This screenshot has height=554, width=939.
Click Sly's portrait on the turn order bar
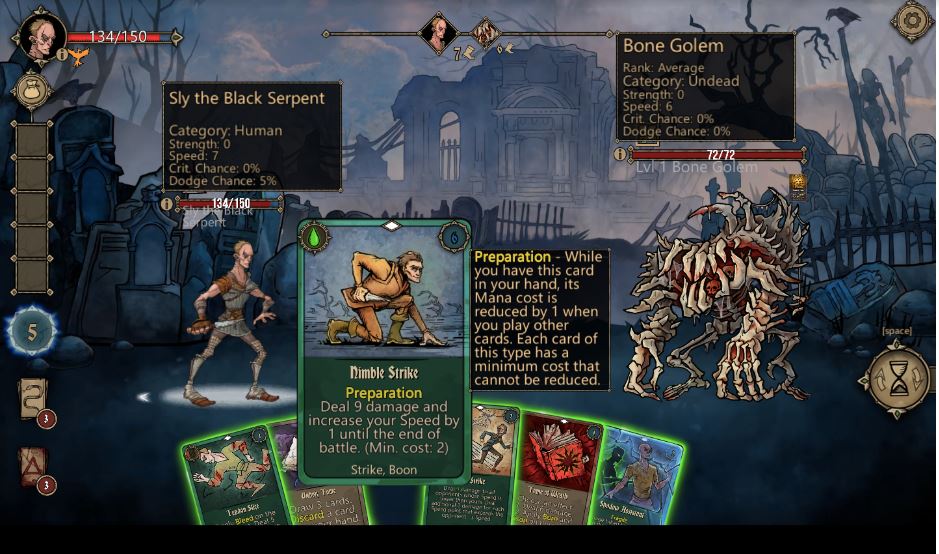(x=438, y=33)
